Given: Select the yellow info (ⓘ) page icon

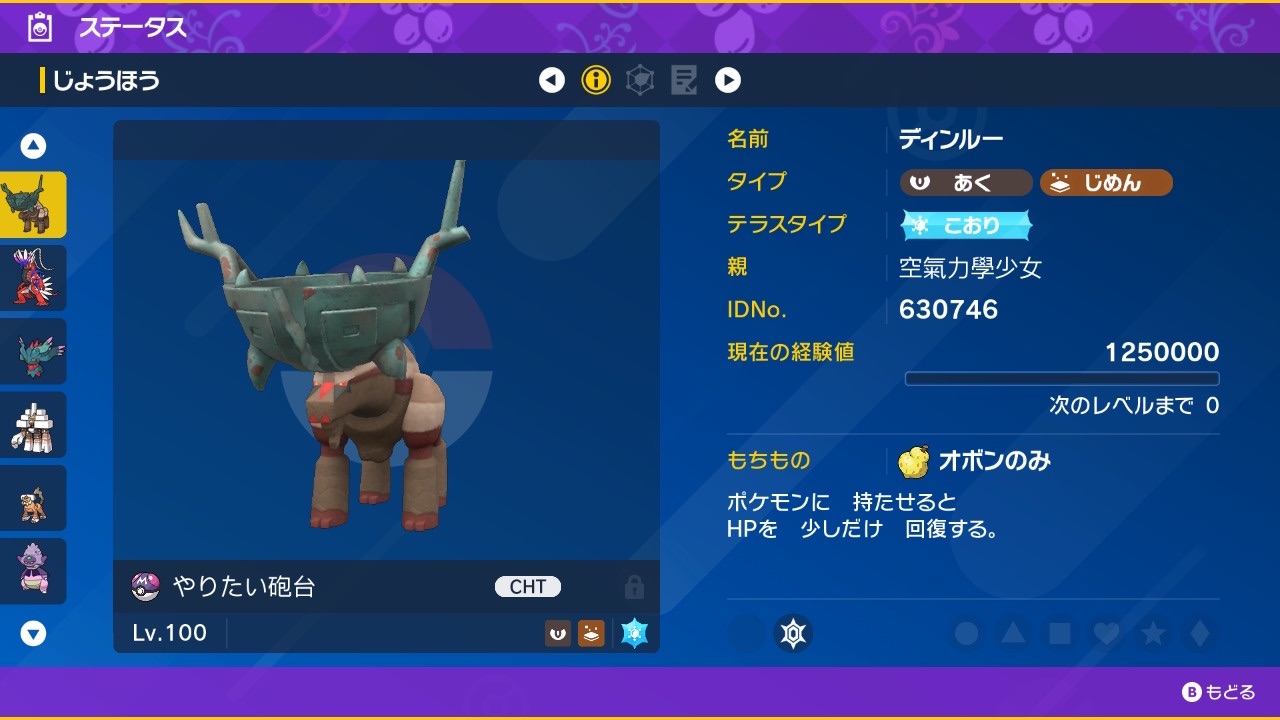Looking at the screenshot, I should pyautogui.click(x=596, y=79).
